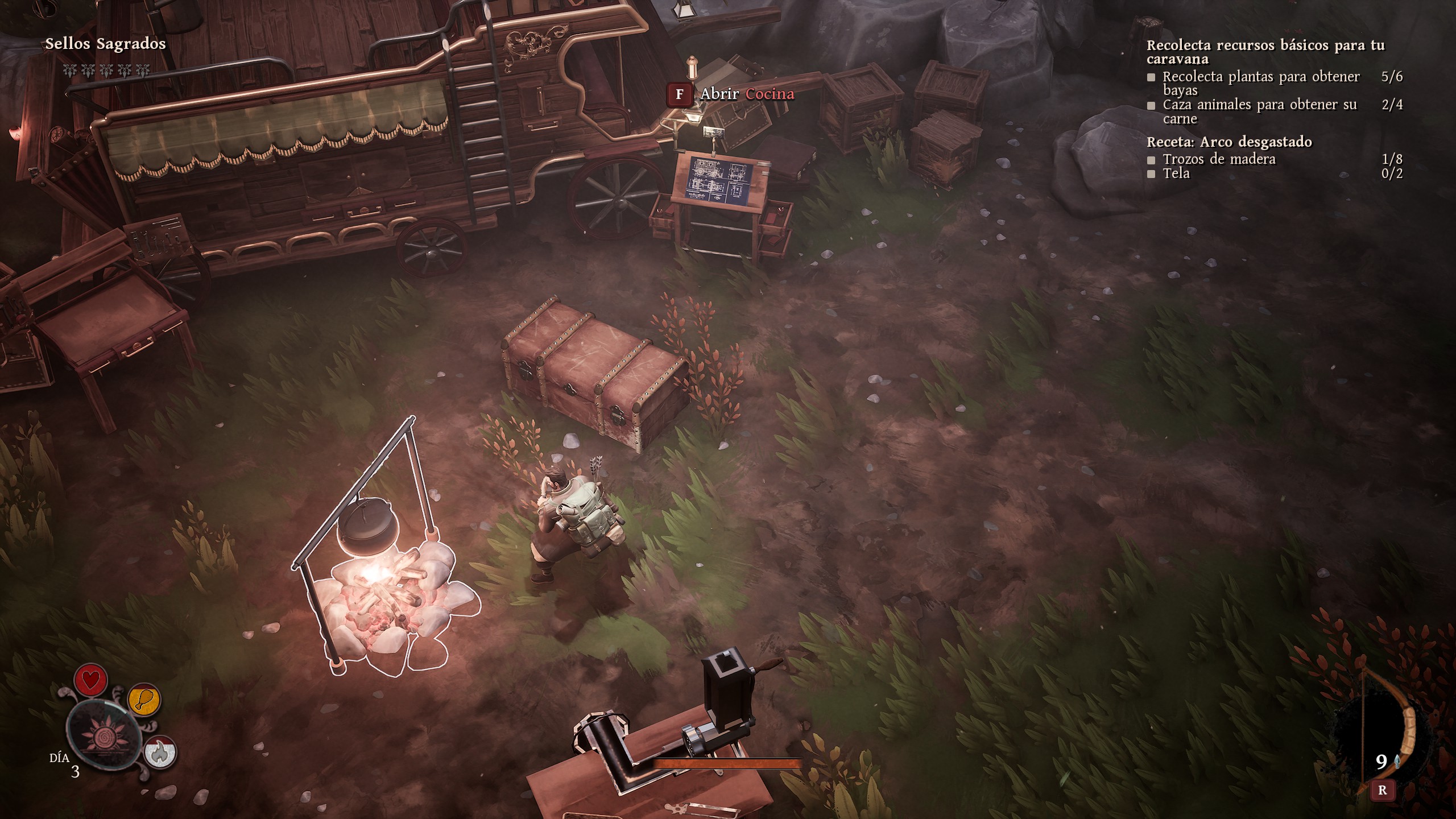Click the campfire warmth status icon
1456x819 pixels.
tap(160, 752)
